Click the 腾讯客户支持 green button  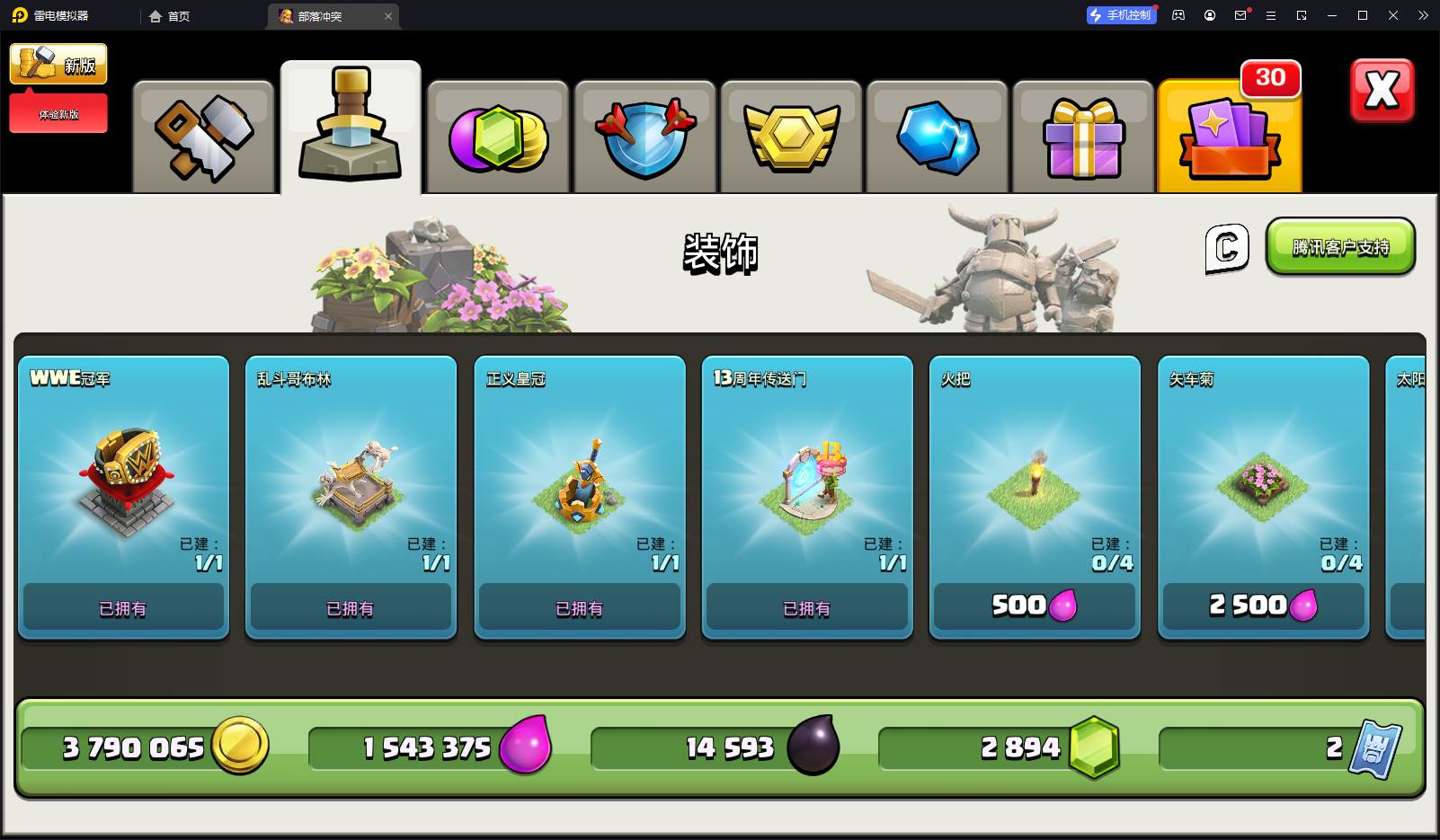[x=1340, y=247]
